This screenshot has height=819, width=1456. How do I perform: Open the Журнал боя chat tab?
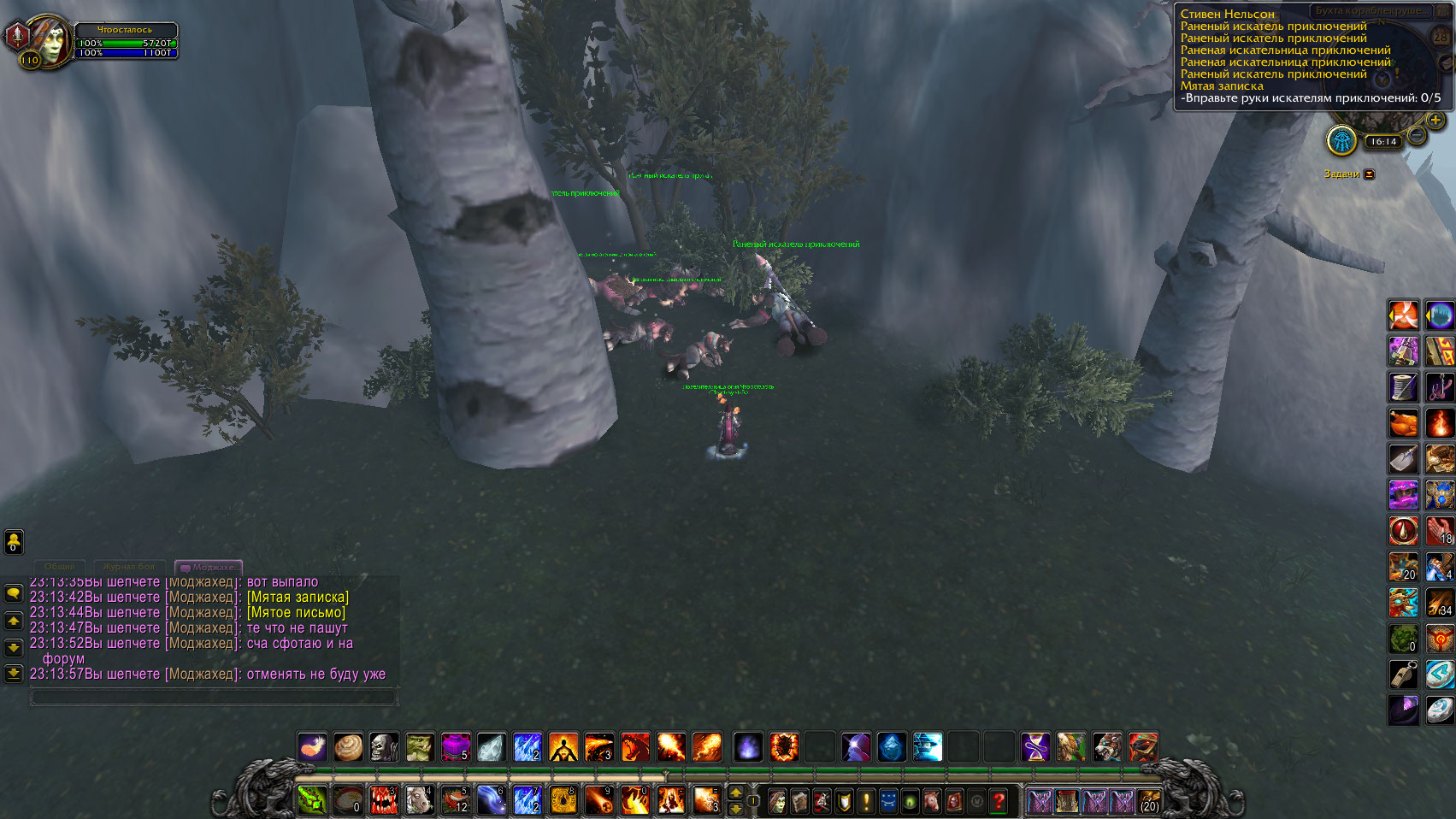tap(129, 567)
